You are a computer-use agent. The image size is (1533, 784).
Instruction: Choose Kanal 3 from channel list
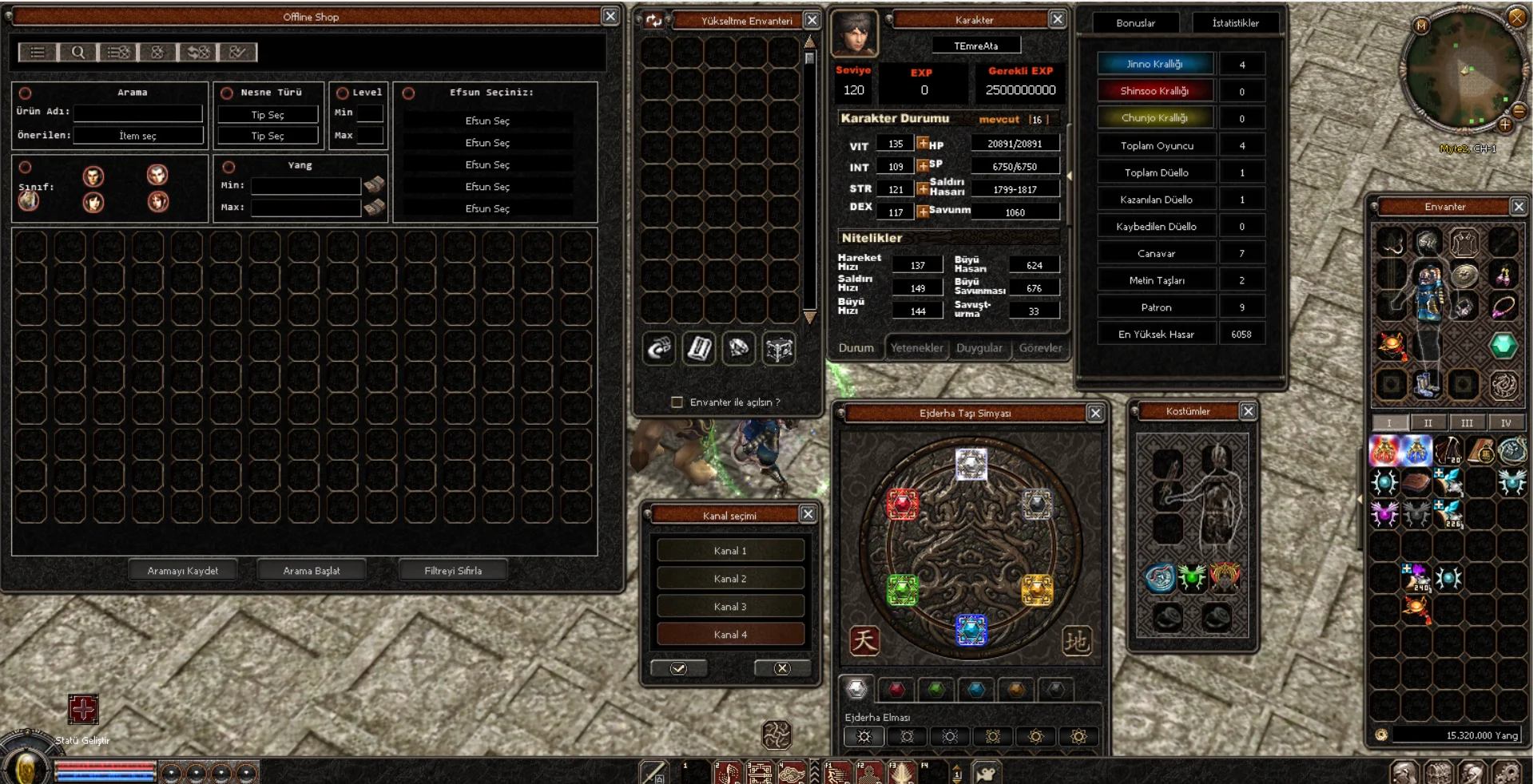(x=730, y=607)
